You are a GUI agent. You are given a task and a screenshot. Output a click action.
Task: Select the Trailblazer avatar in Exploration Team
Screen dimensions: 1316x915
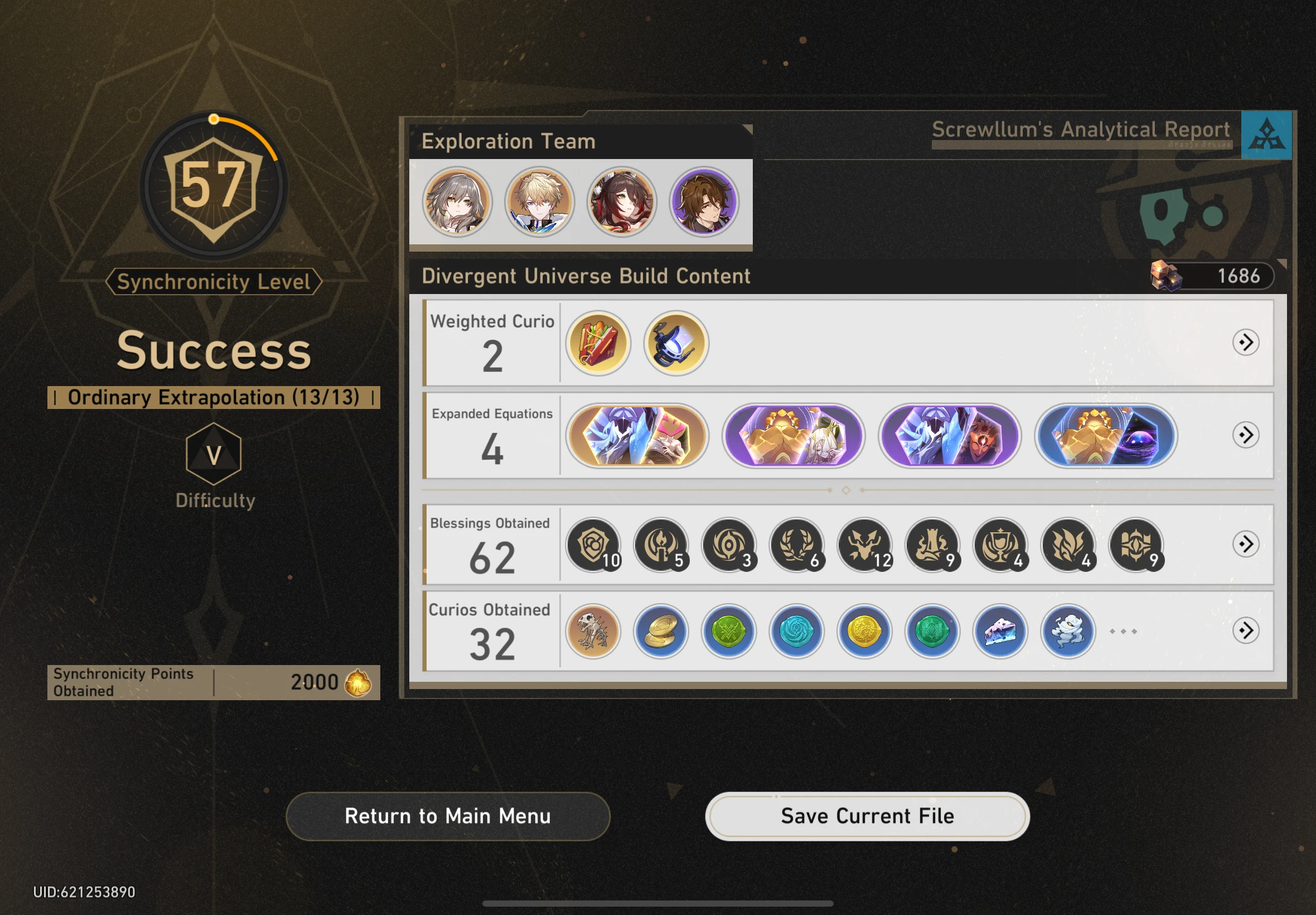pos(457,201)
